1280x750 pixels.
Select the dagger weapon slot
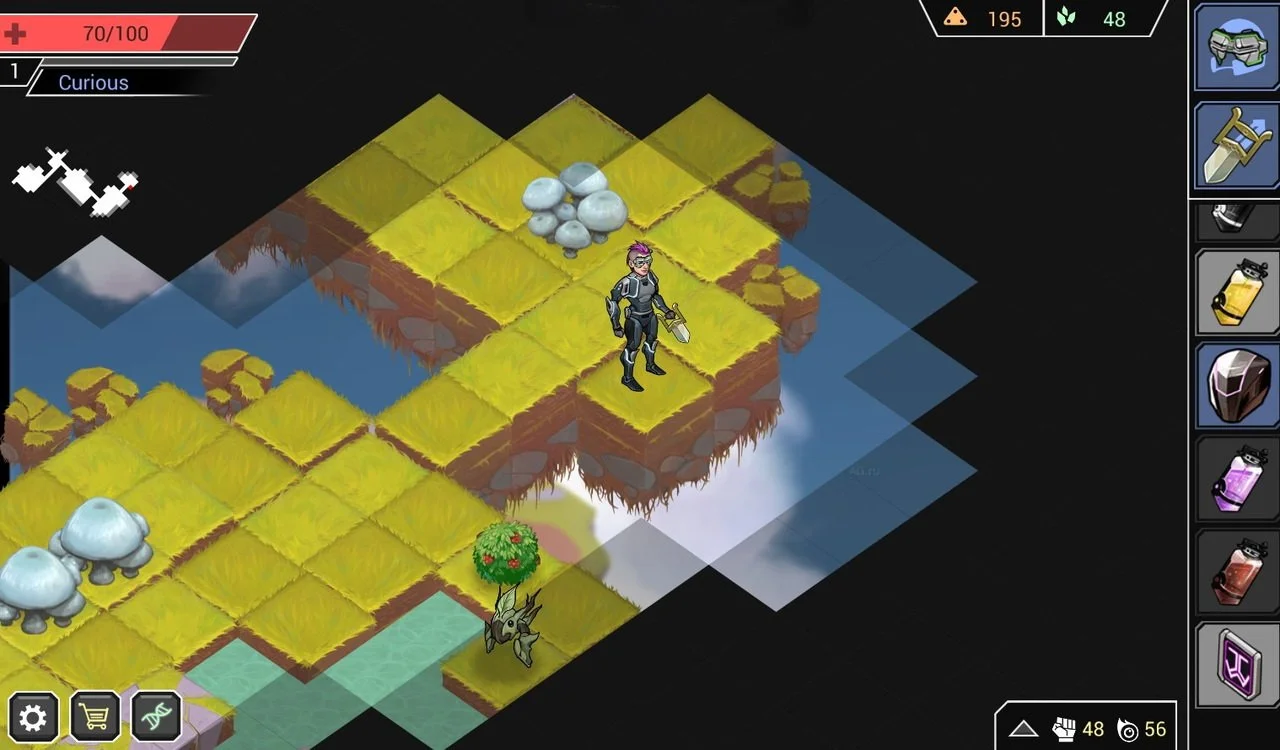click(x=1236, y=146)
